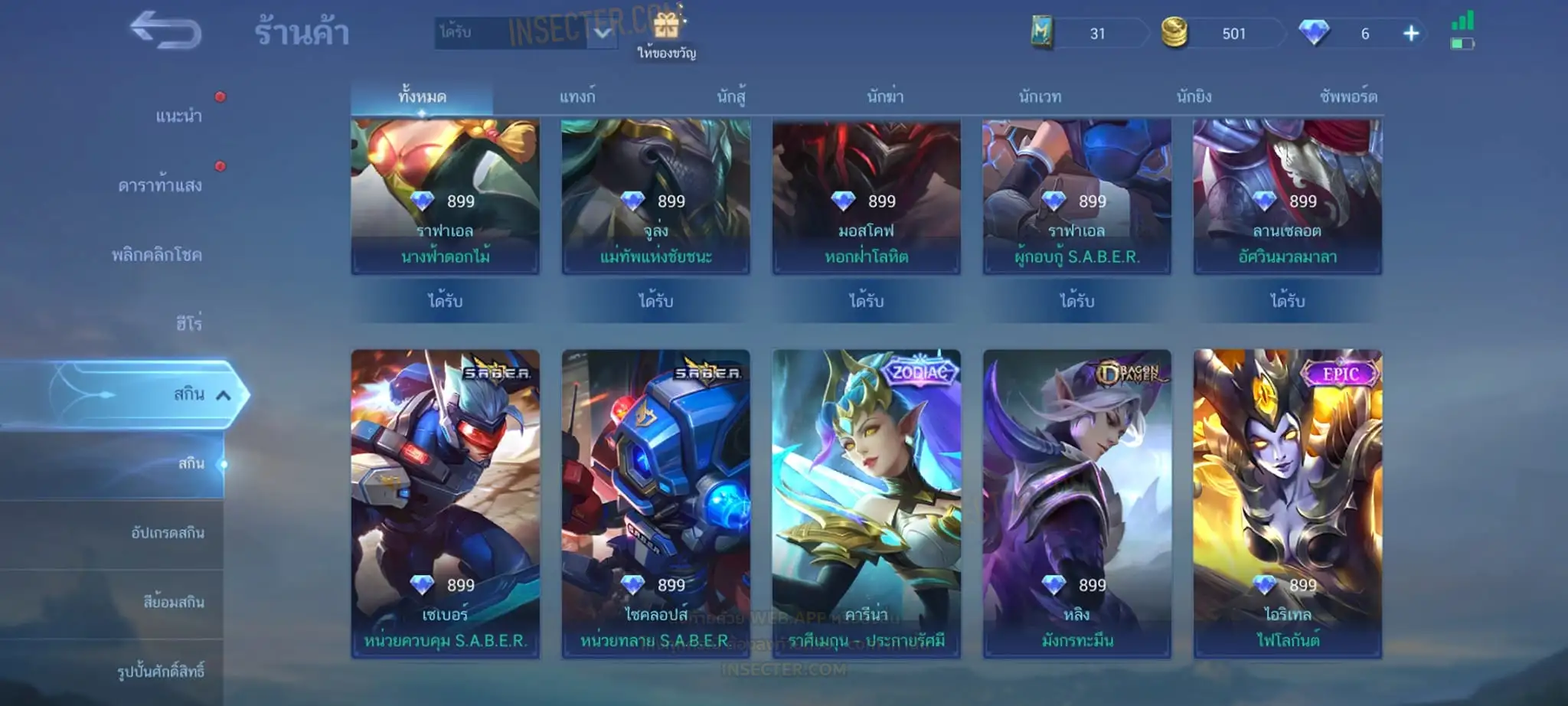The image size is (1568, 706).
Task: Switch to the นักสู้ tab
Action: click(x=731, y=97)
